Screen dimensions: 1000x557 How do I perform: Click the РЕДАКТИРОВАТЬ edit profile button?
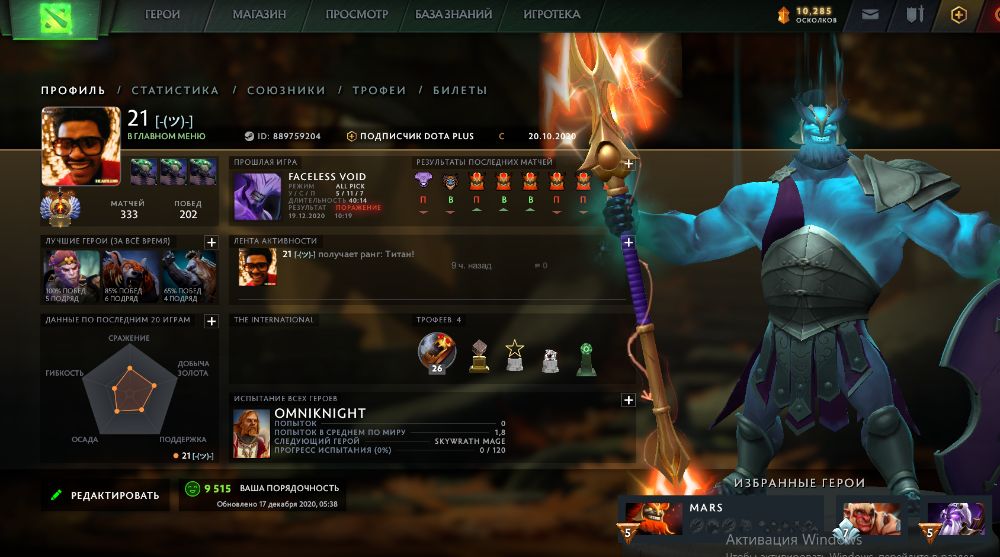(x=104, y=495)
